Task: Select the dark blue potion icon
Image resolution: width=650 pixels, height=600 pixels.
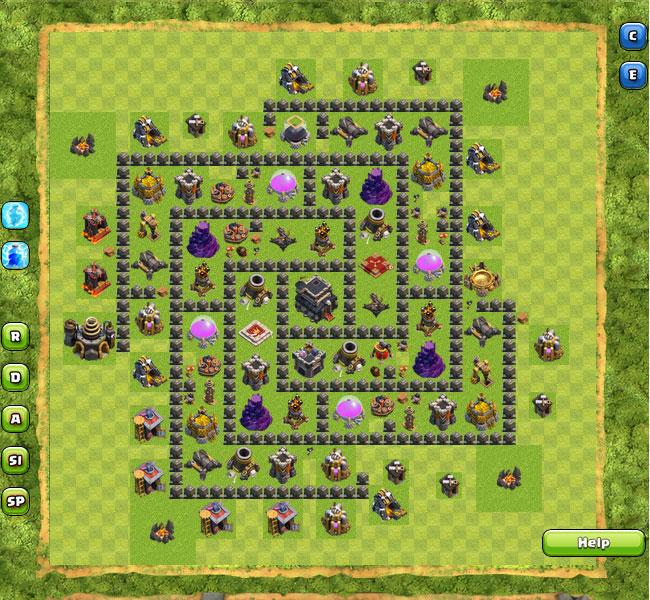Action: [16, 254]
